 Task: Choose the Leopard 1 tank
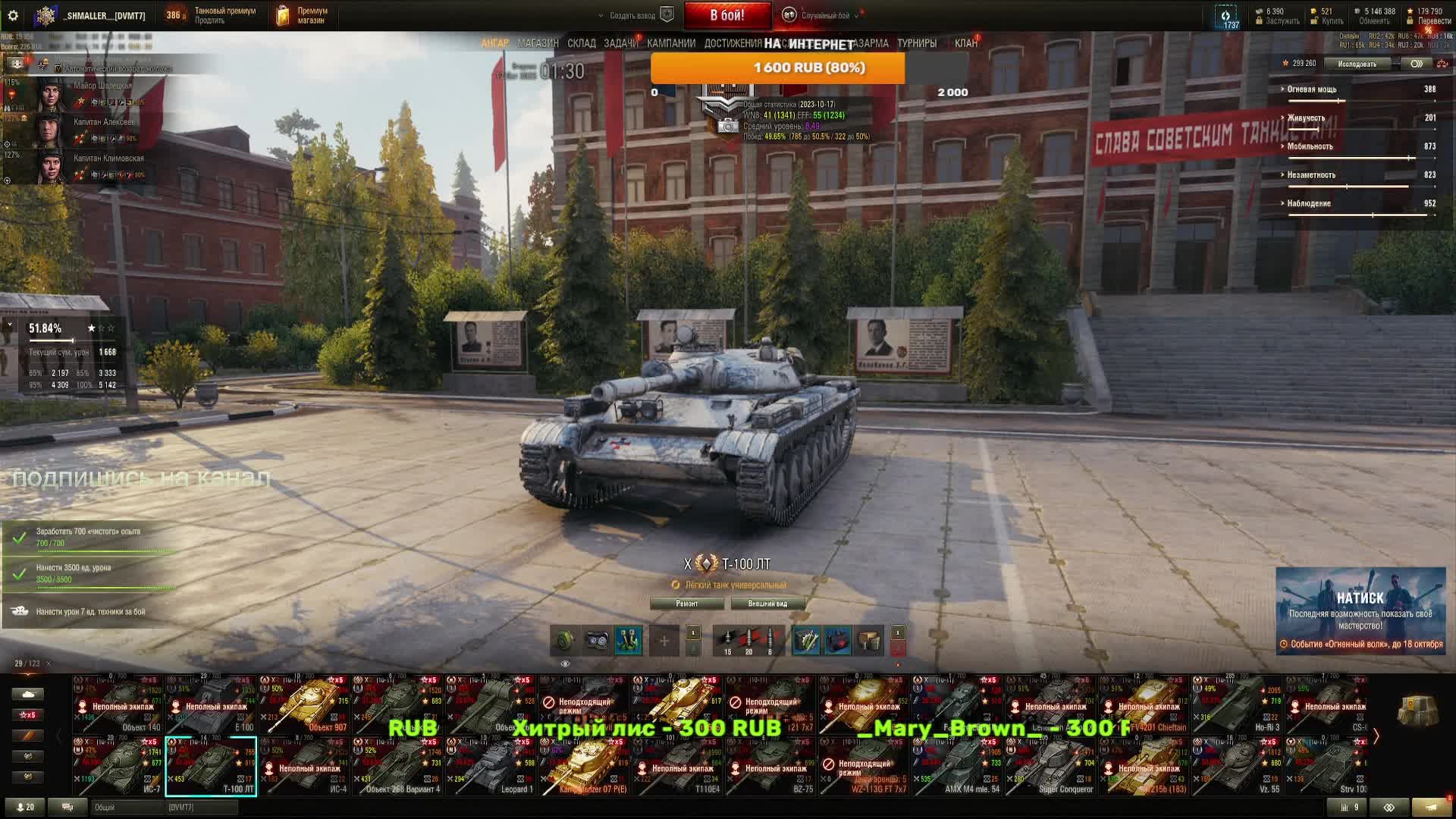click(x=491, y=767)
